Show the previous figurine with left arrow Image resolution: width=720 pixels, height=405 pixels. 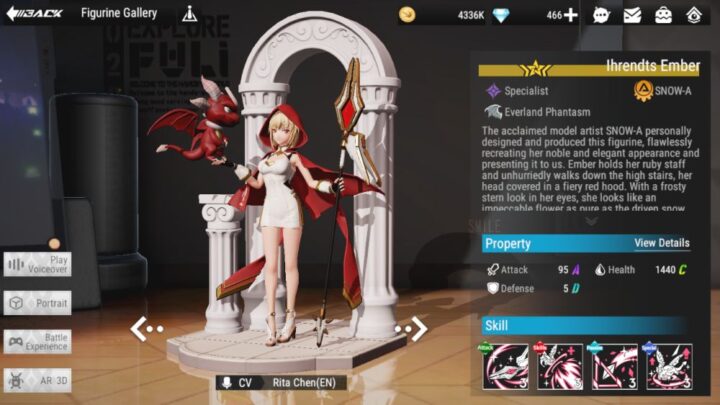(146, 329)
